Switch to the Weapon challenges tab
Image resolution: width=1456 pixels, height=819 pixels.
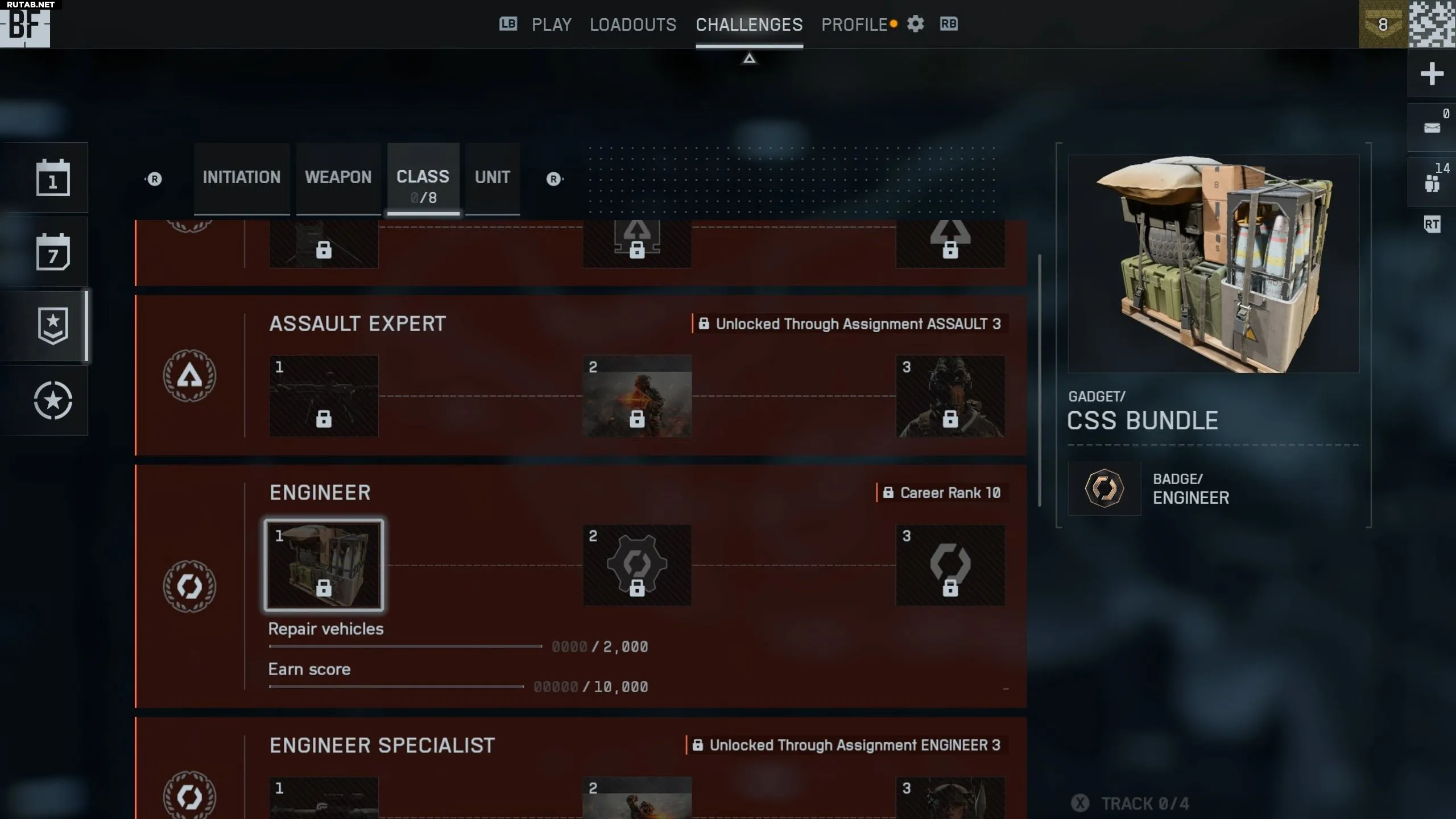338,177
